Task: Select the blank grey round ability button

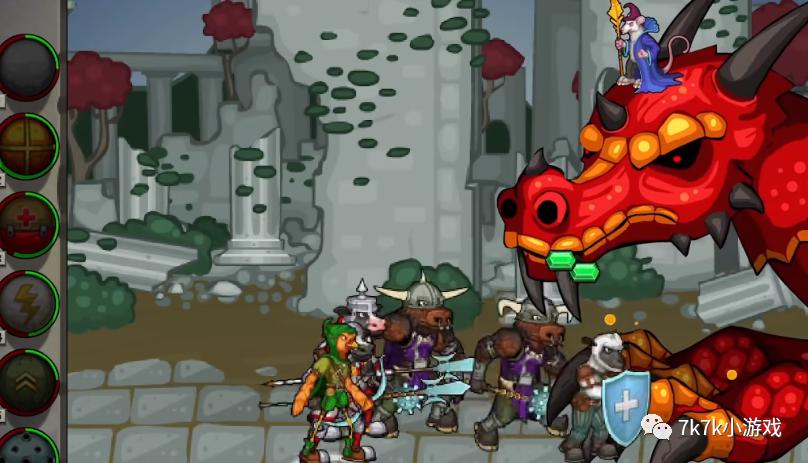Action: [27, 66]
